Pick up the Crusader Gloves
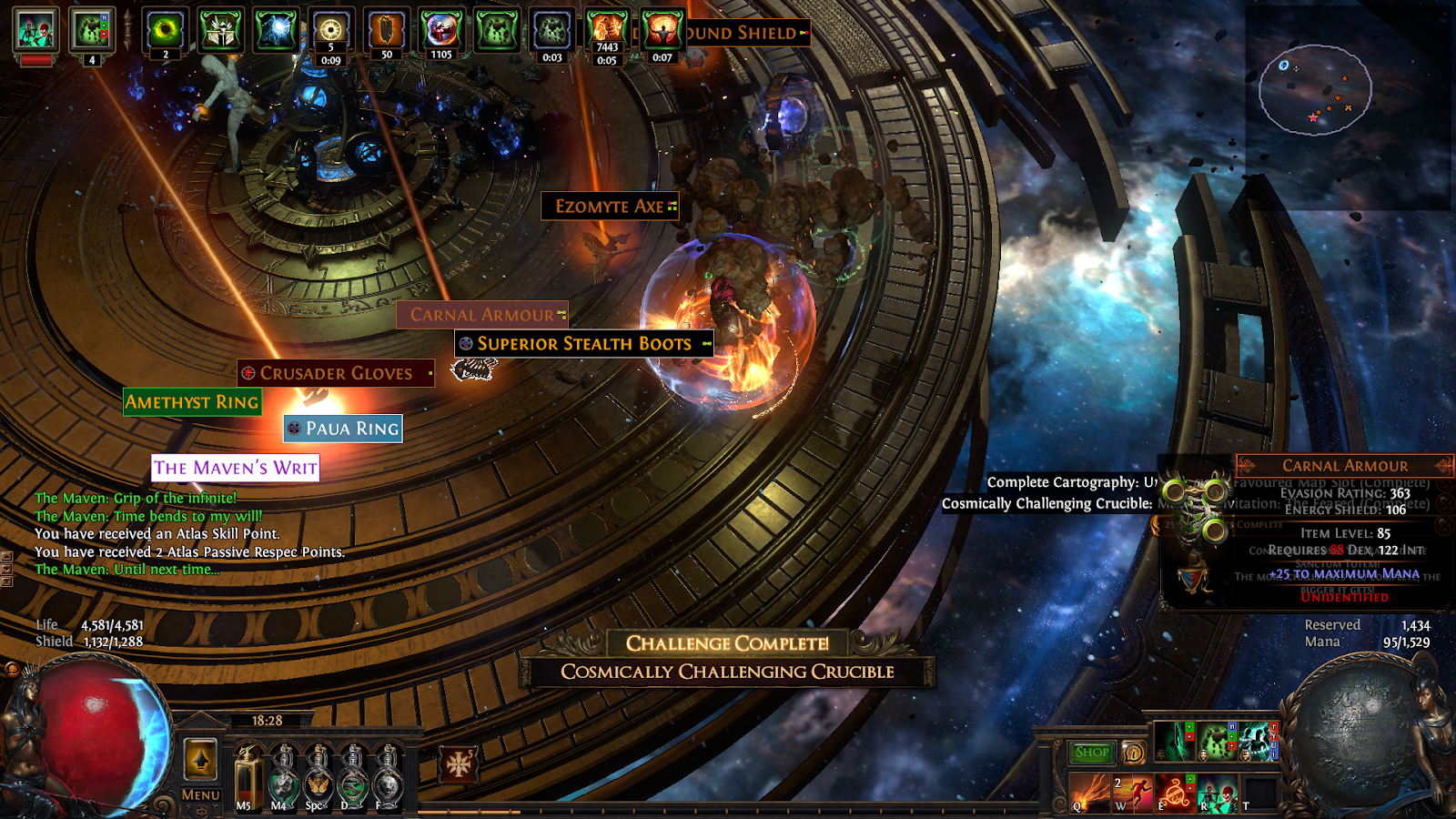This screenshot has width=1456, height=819. (x=336, y=373)
